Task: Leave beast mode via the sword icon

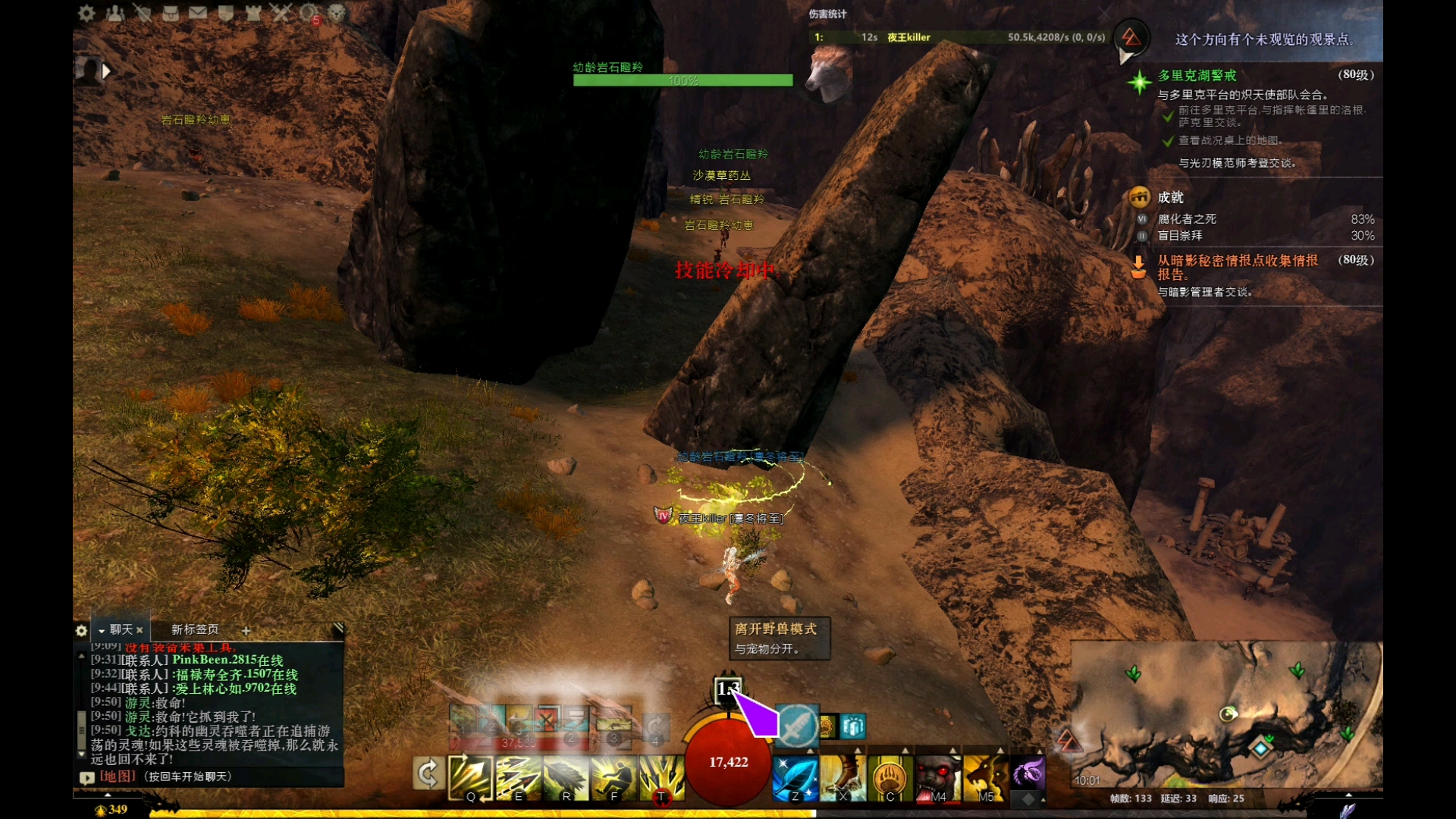Action: (x=796, y=726)
